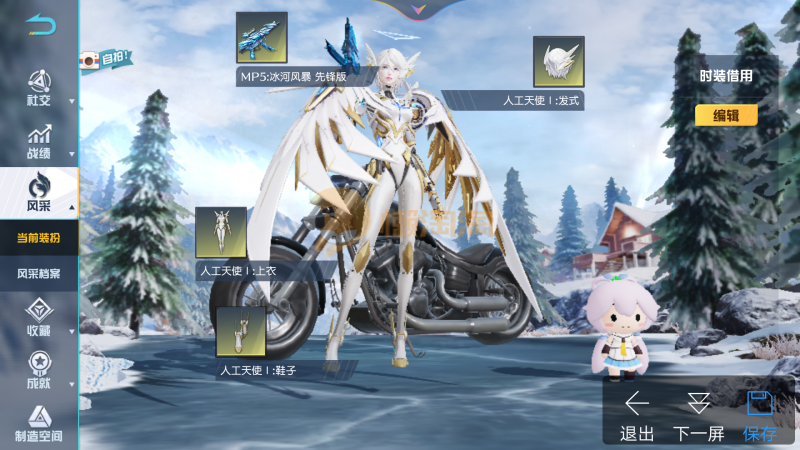The width and height of the screenshot is (800, 450).
Task: Select the 人工天使 鞋子 shoes slot
Action: tap(241, 331)
